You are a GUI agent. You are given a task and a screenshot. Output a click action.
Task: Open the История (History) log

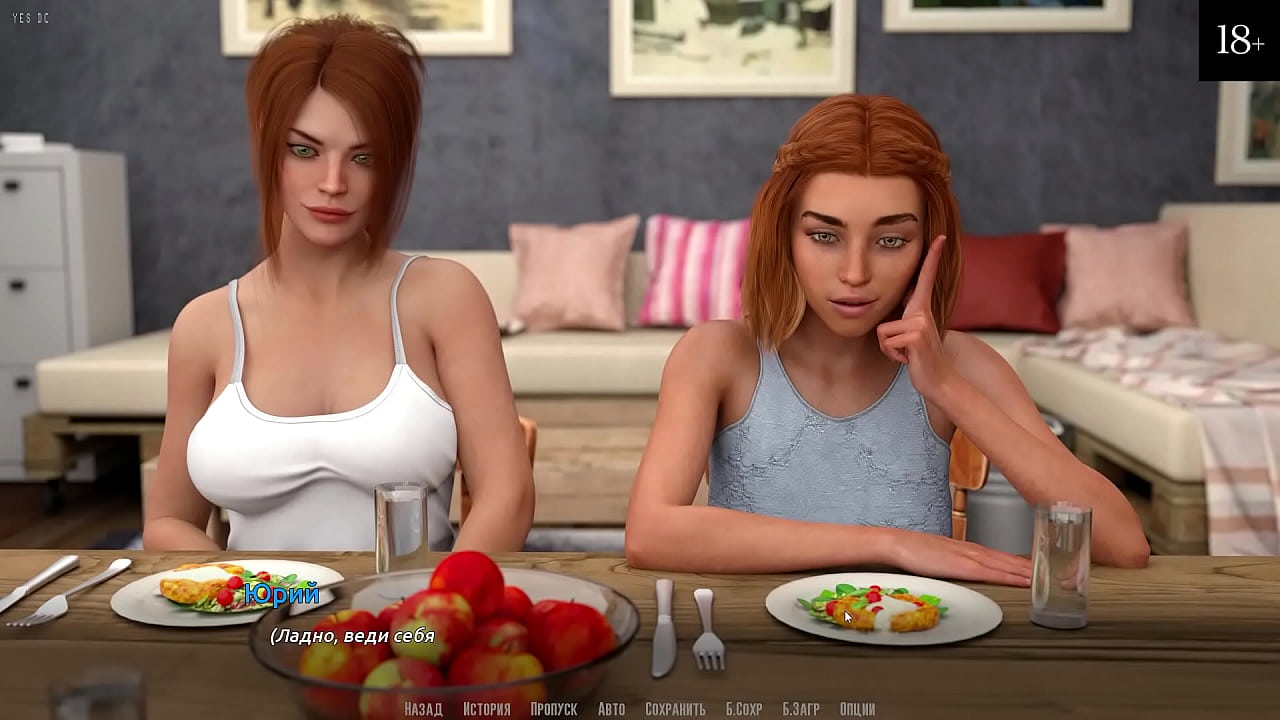tap(486, 709)
